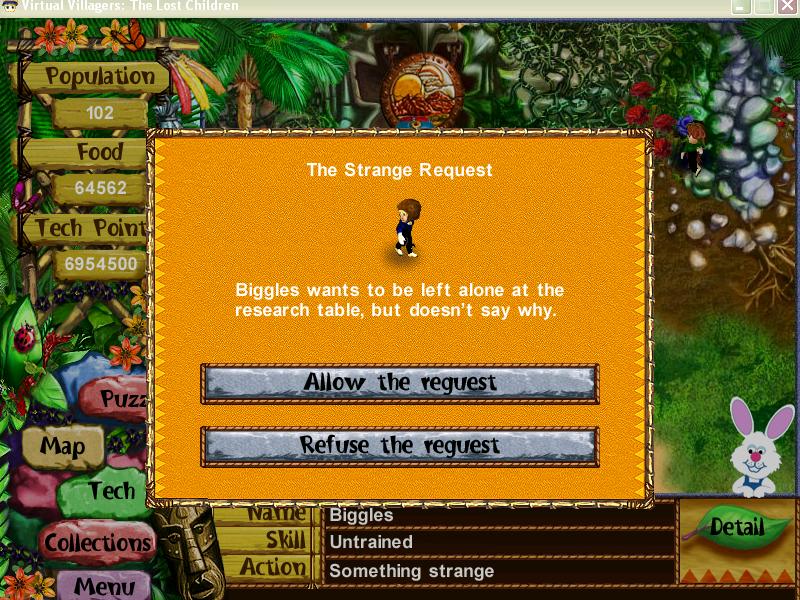Viewport: 800px width, 600px height.
Task: Refuse the request from Biggles
Action: pos(400,446)
